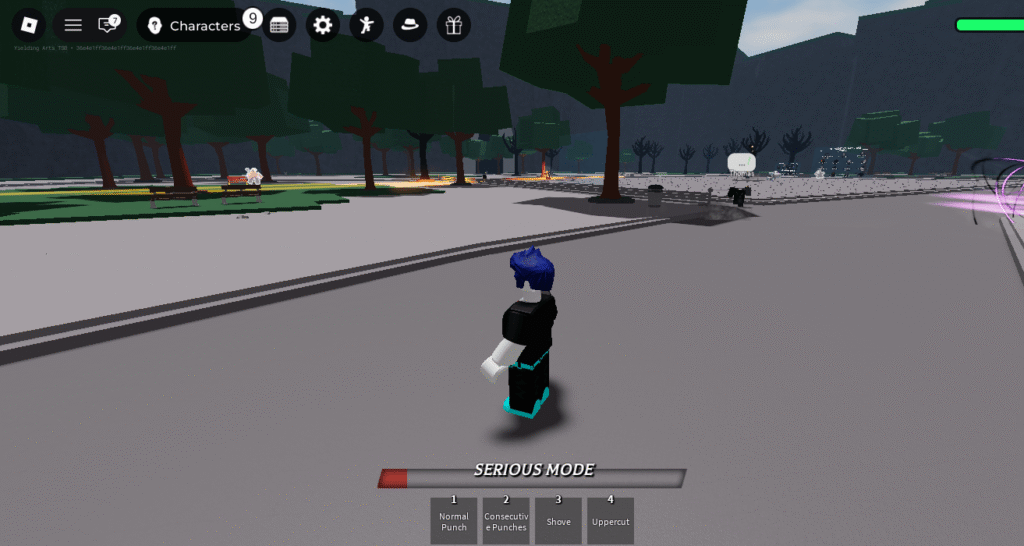This screenshot has width=1024, height=546.
Task: Click the stacked-rows list icon in the top bar
Action: pos(279,26)
